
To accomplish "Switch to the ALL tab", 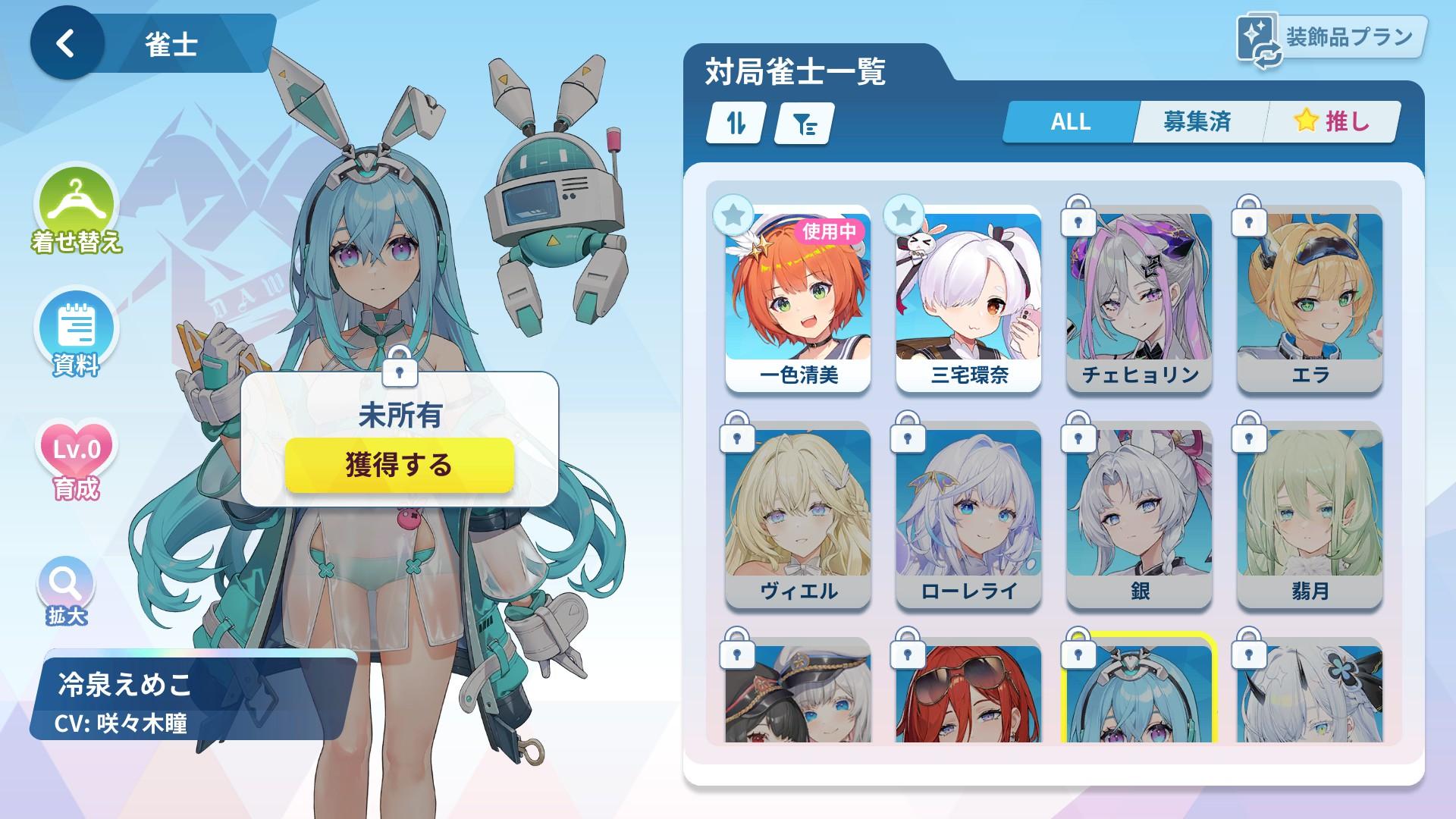I will click(x=1068, y=121).
